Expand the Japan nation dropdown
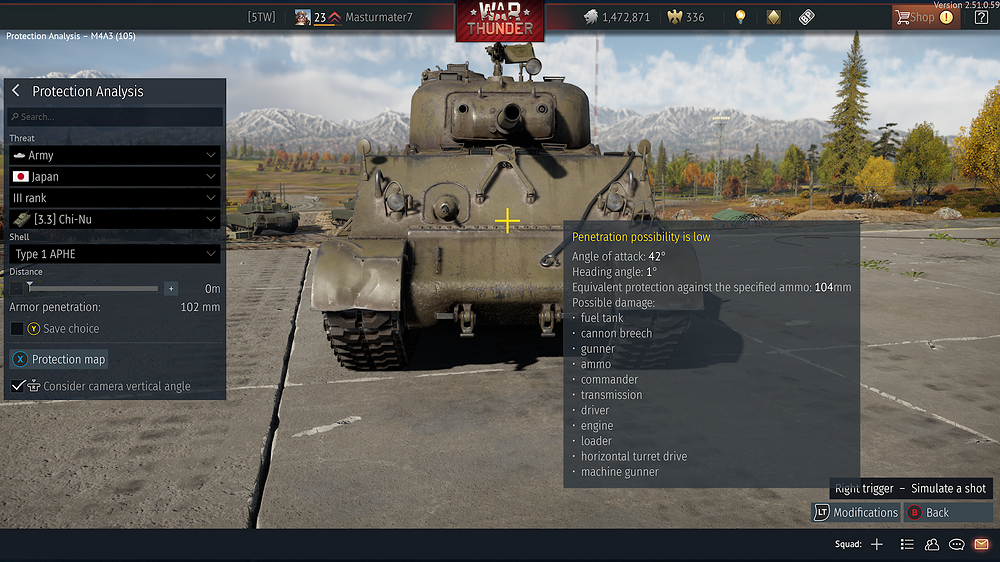Screen dimensions: 1000x562 pos(115,177)
